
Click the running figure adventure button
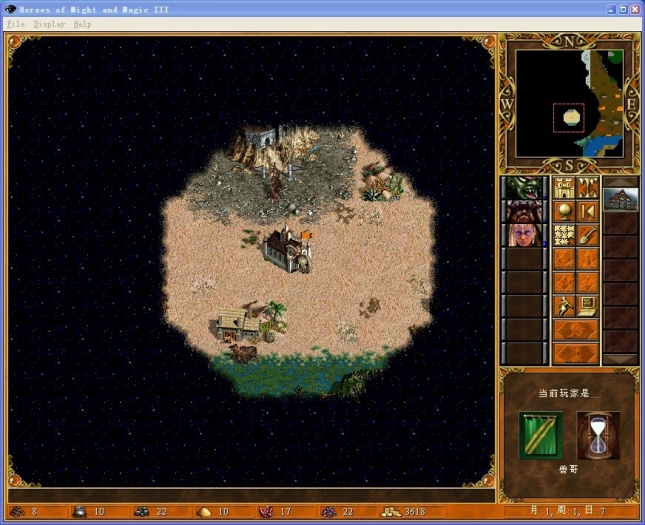564,305
